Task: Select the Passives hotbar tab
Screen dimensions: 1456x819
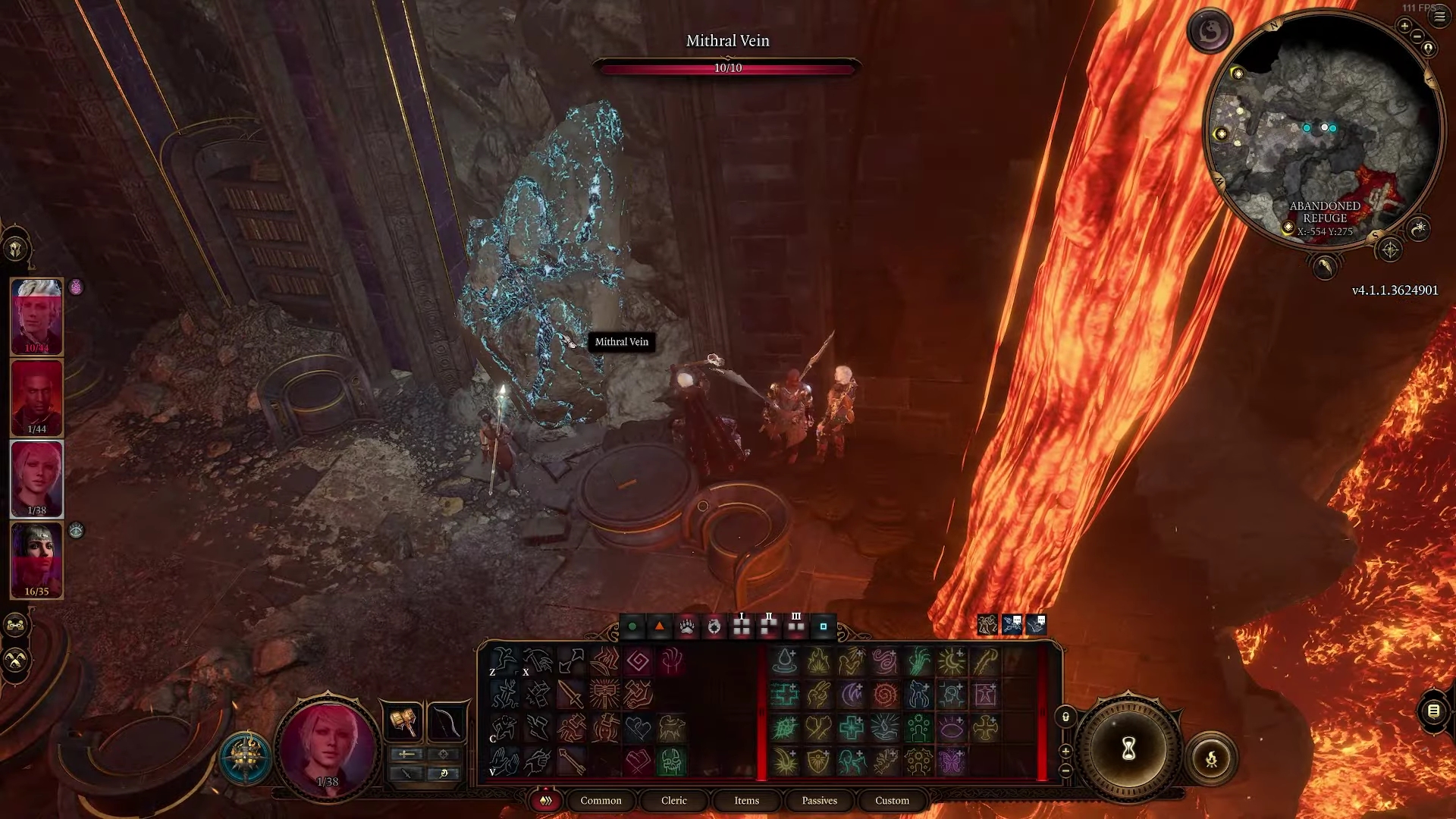Action: pos(819,800)
